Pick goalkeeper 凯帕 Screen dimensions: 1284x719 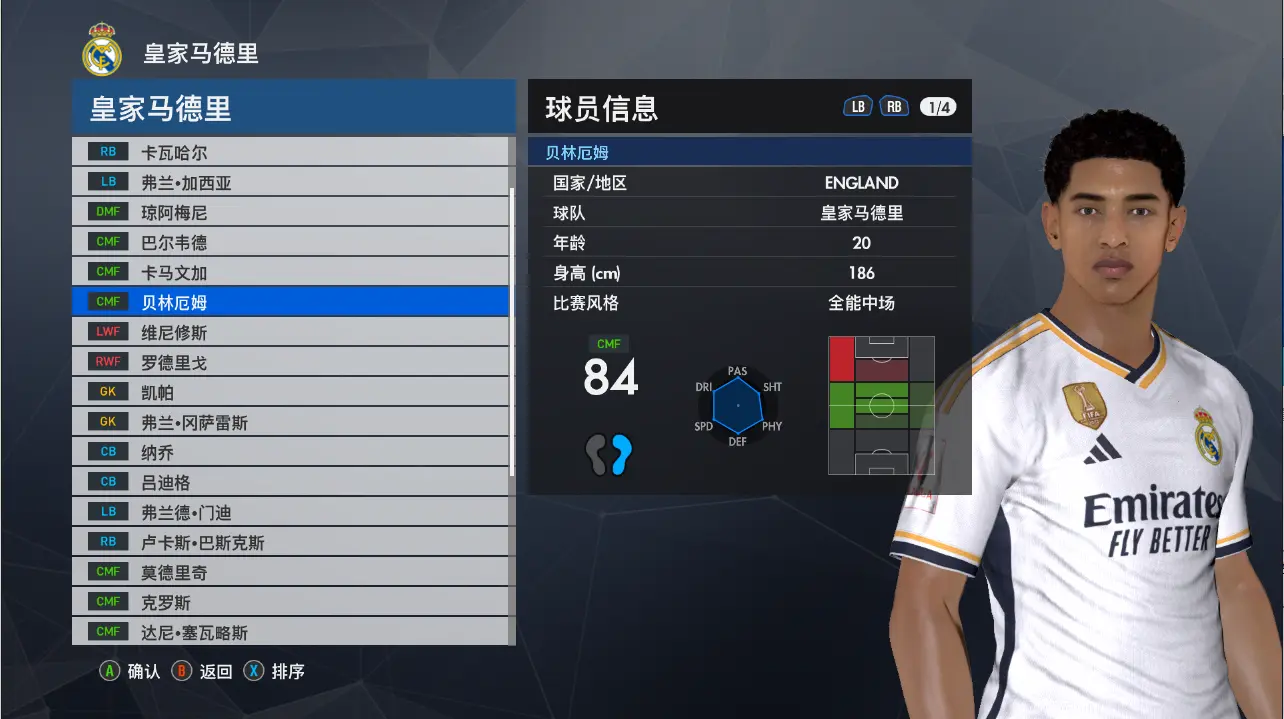tap(290, 392)
